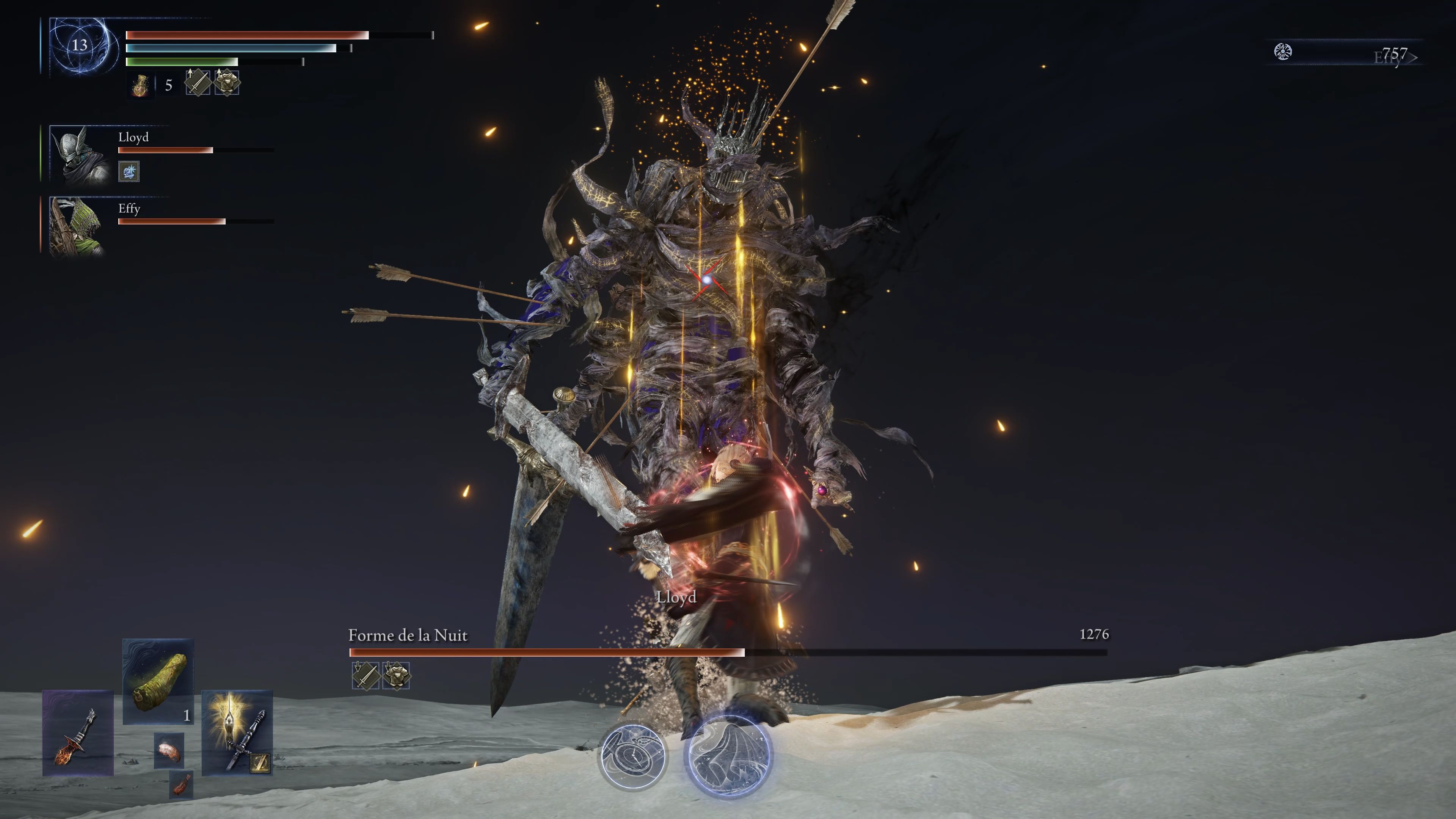Click the boss's defense-down armor debuff icon
Screen dimensions: 1456x819
click(397, 675)
